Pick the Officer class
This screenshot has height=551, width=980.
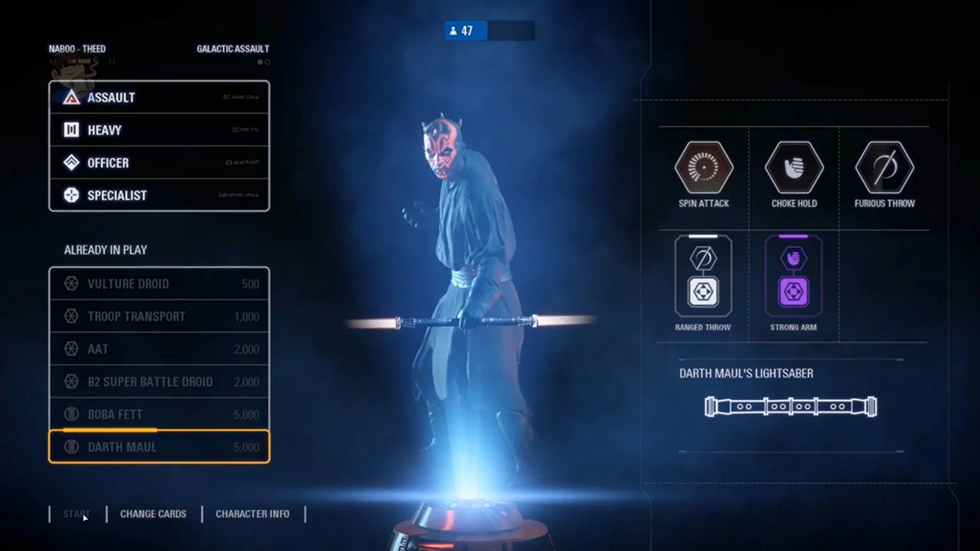(x=158, y=163)
